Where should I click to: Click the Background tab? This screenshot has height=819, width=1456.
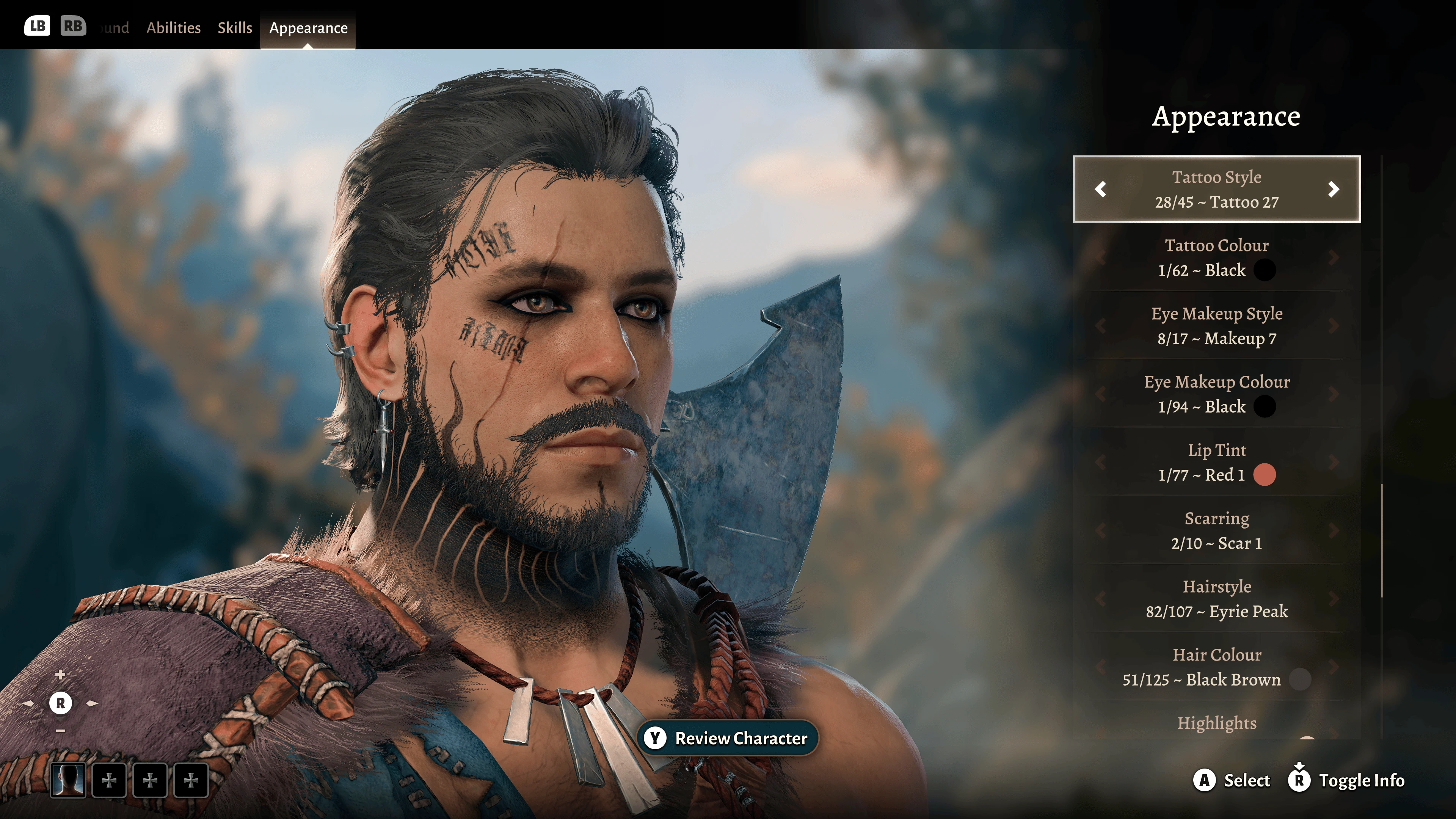(x=114, y=28)
